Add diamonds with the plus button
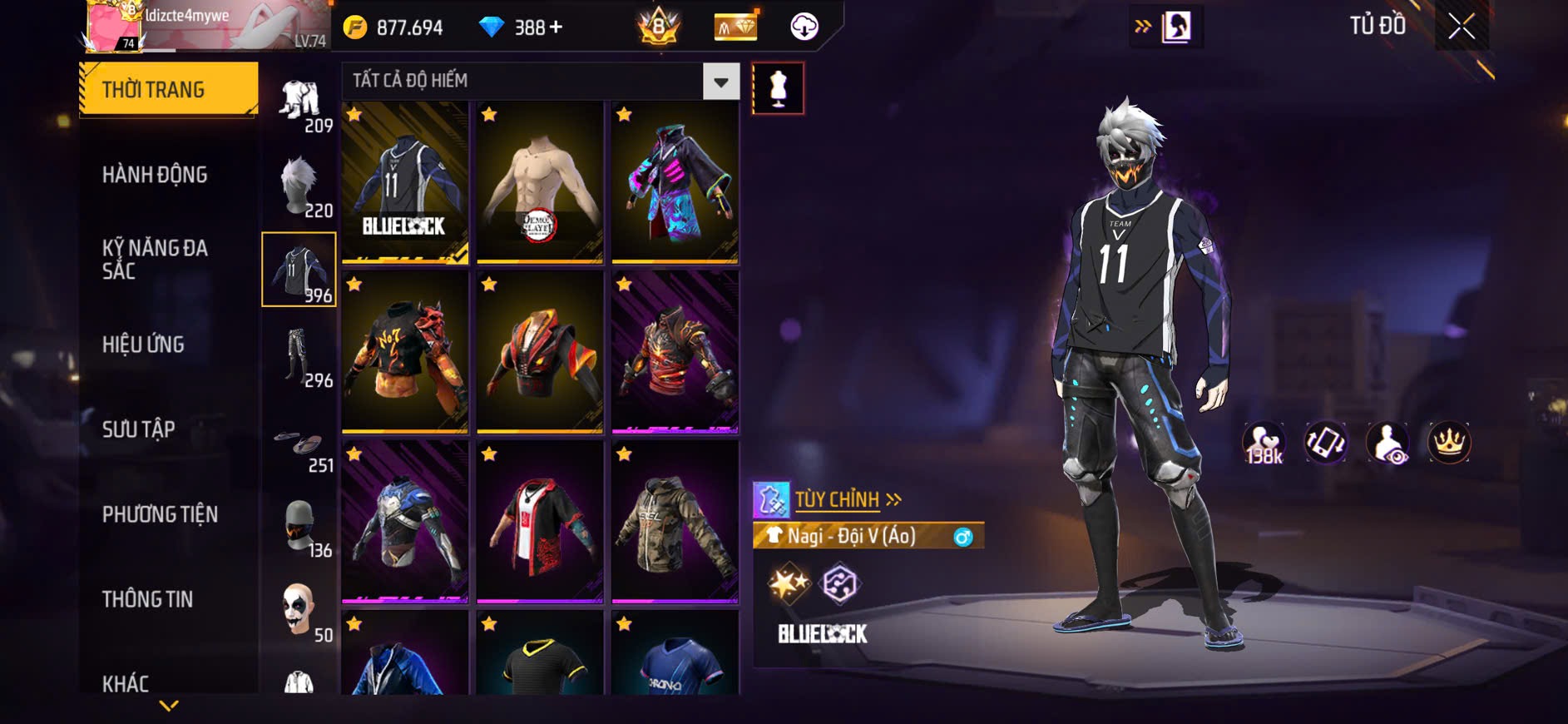The image size is (1568, 724). pyautogui.click(x=556, y=27)
